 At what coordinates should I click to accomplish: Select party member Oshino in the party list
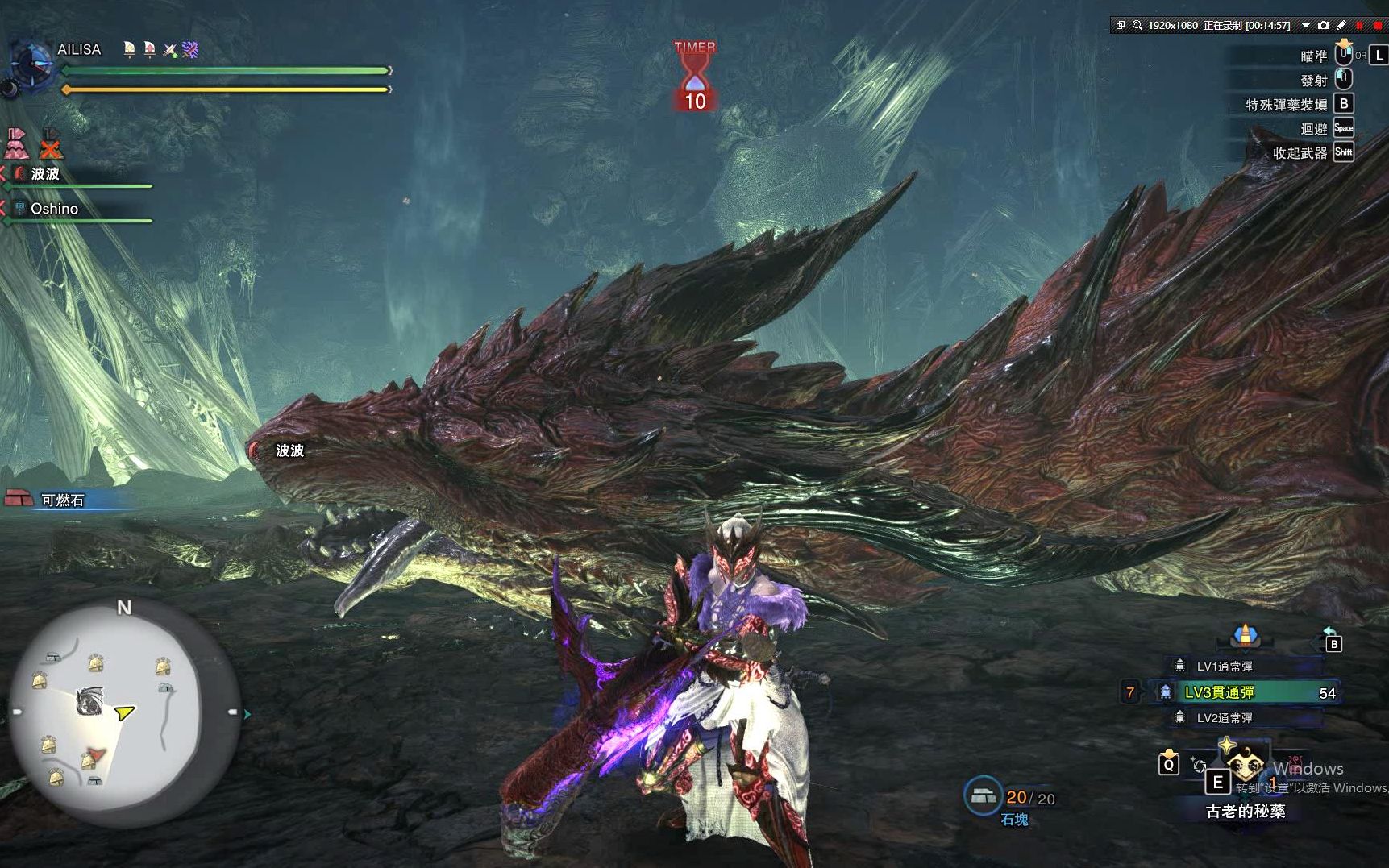coord(54,209)
